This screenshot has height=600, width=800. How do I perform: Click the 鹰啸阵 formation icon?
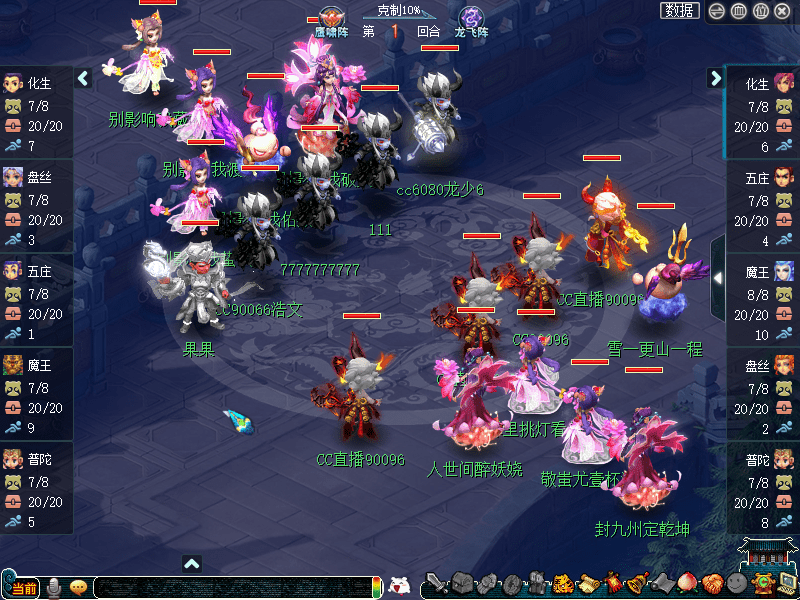pos(331,19)
